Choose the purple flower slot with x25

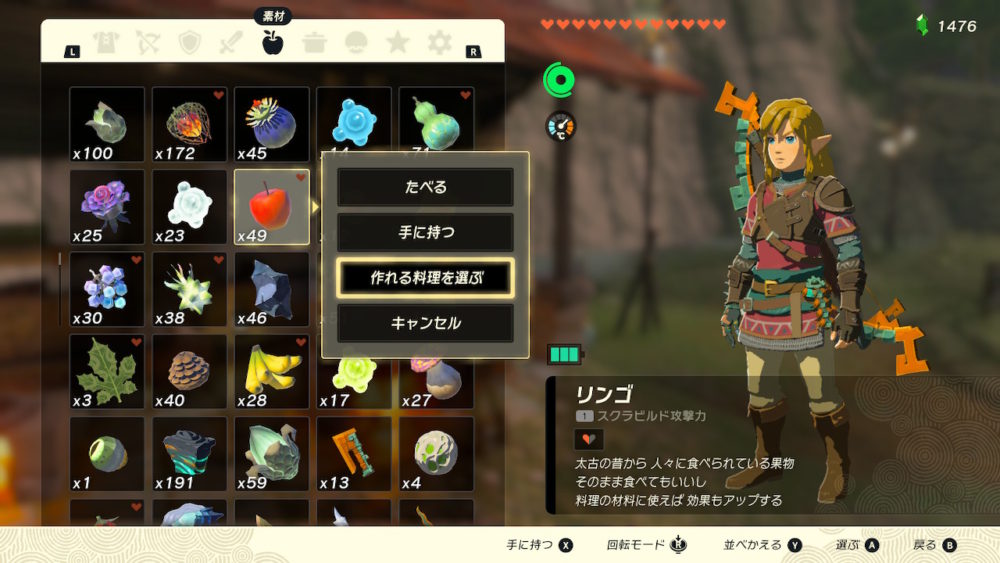[x=107, y=207]
